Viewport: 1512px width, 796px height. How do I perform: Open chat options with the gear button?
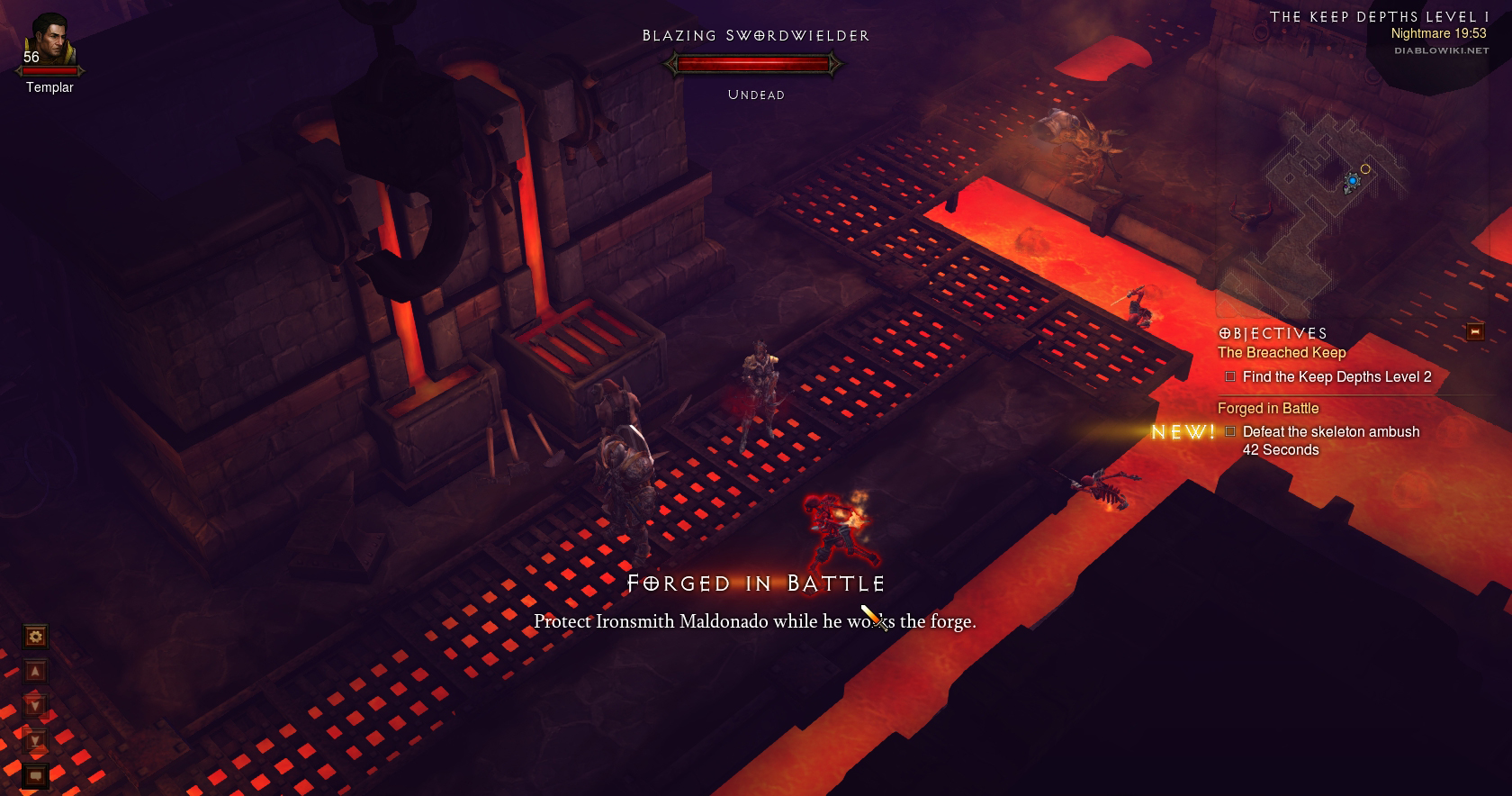[35, 638]
